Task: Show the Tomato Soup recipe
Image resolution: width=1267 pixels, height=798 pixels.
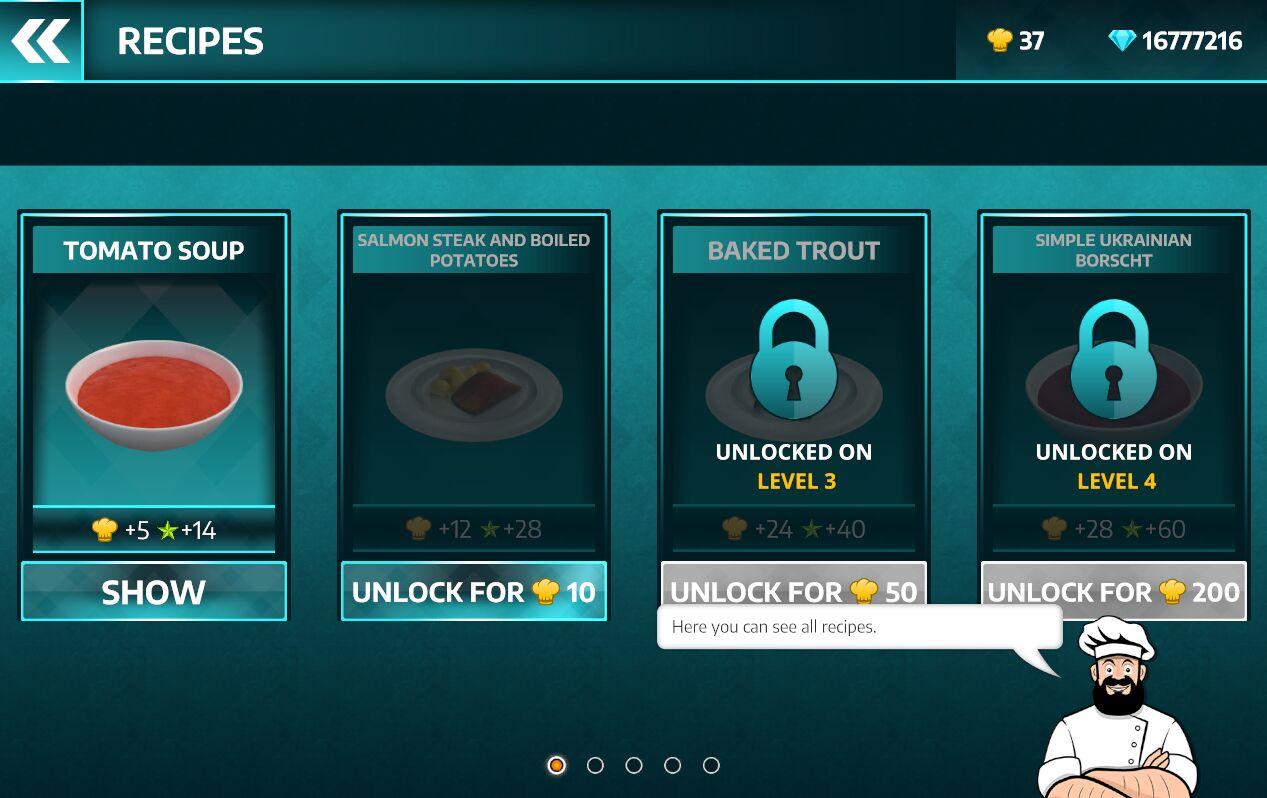Action: coord(154,591)
